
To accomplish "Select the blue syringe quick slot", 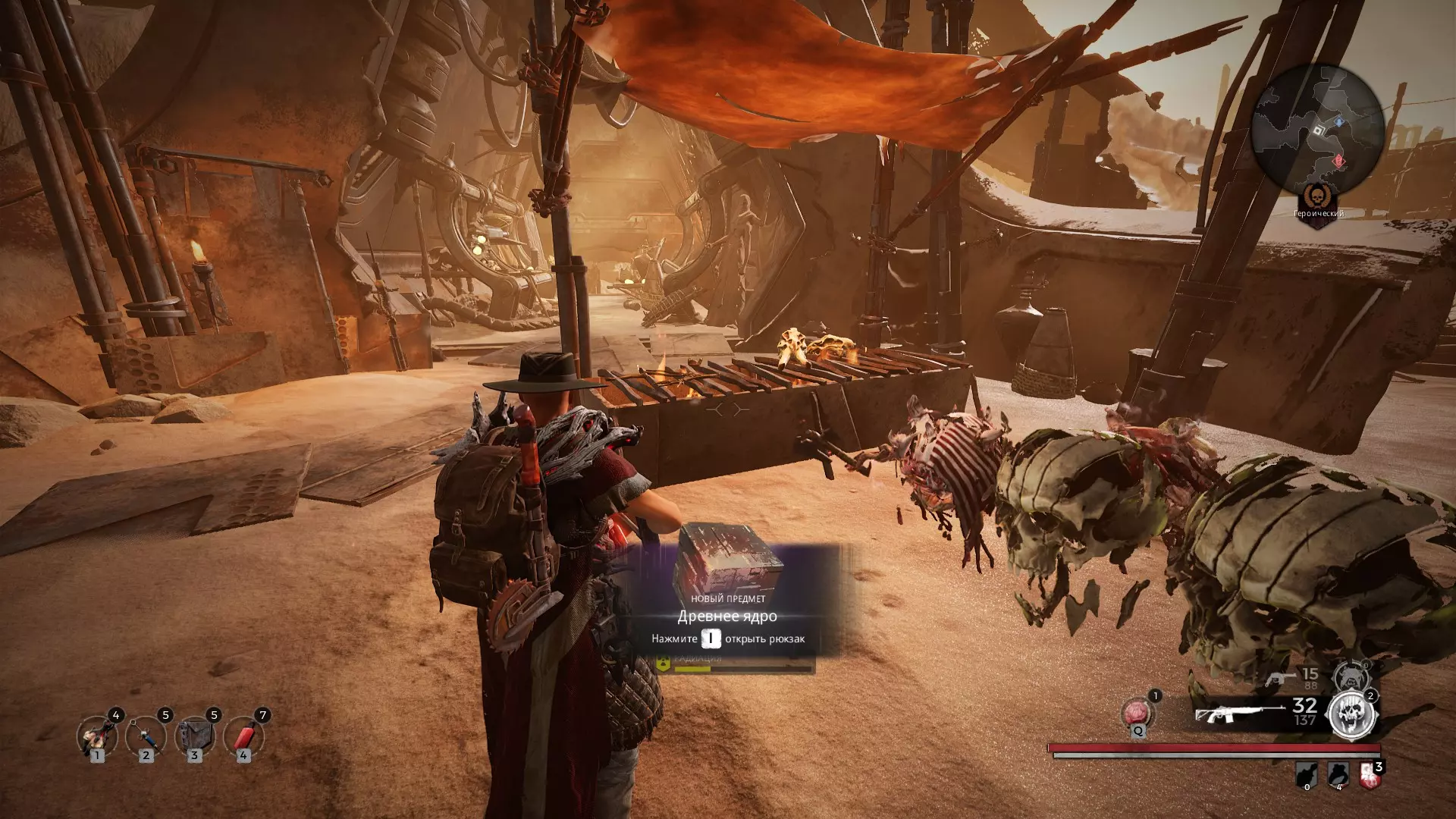I will point(146,735).
